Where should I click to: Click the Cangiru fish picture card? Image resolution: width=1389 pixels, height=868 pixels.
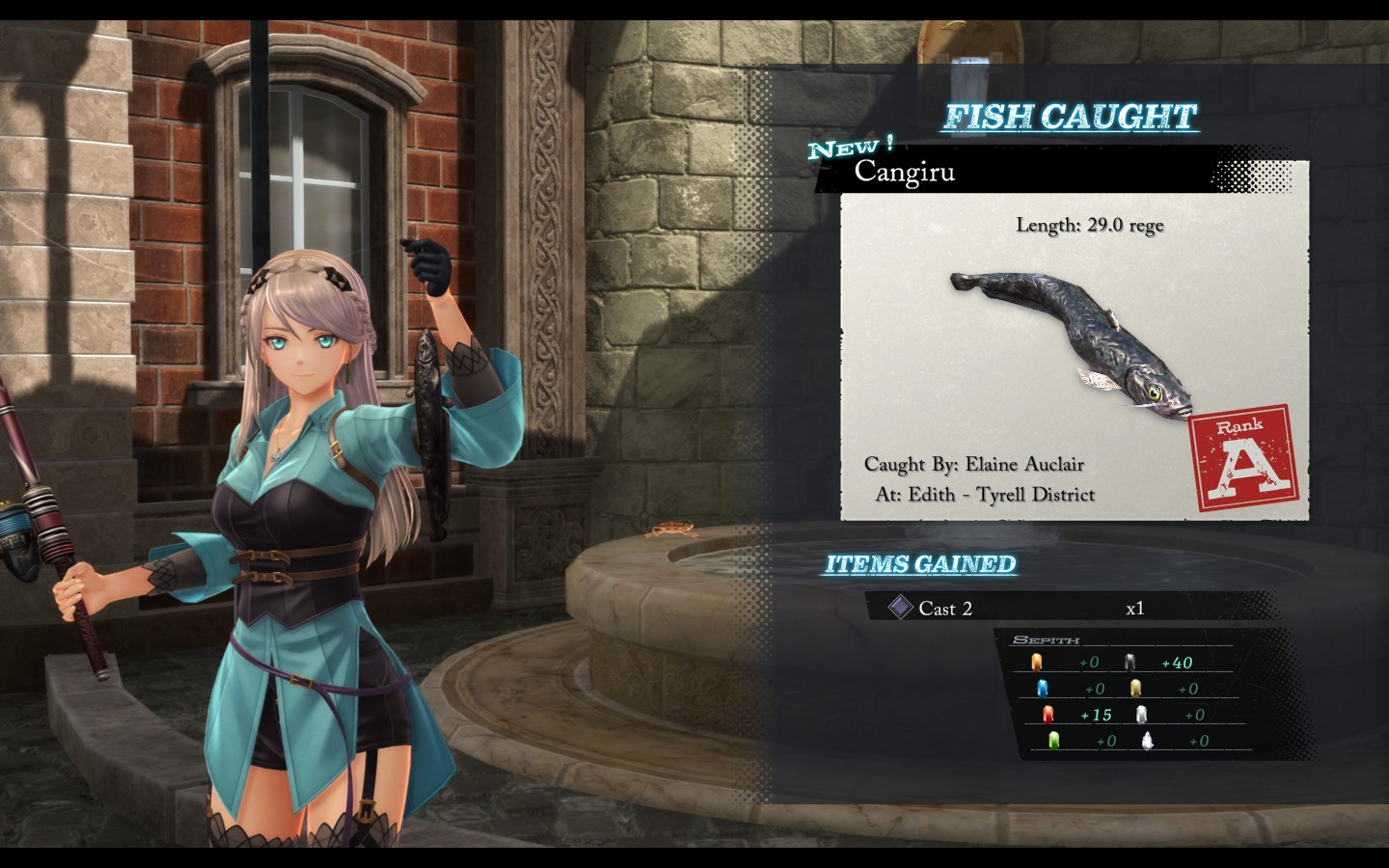pyautogui.click(x=1074, y=356)
